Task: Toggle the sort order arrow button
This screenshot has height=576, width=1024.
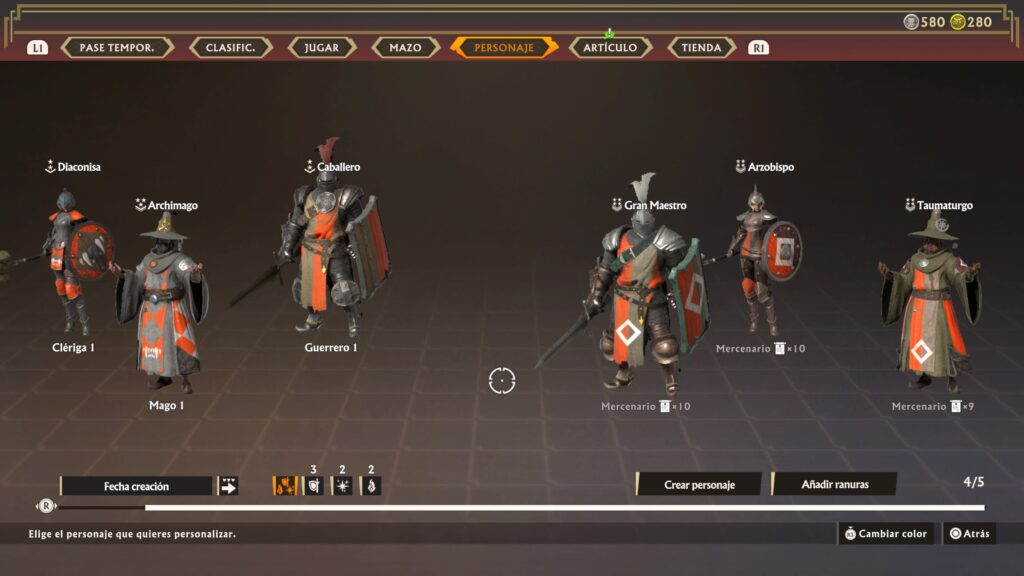Action: 228,486
